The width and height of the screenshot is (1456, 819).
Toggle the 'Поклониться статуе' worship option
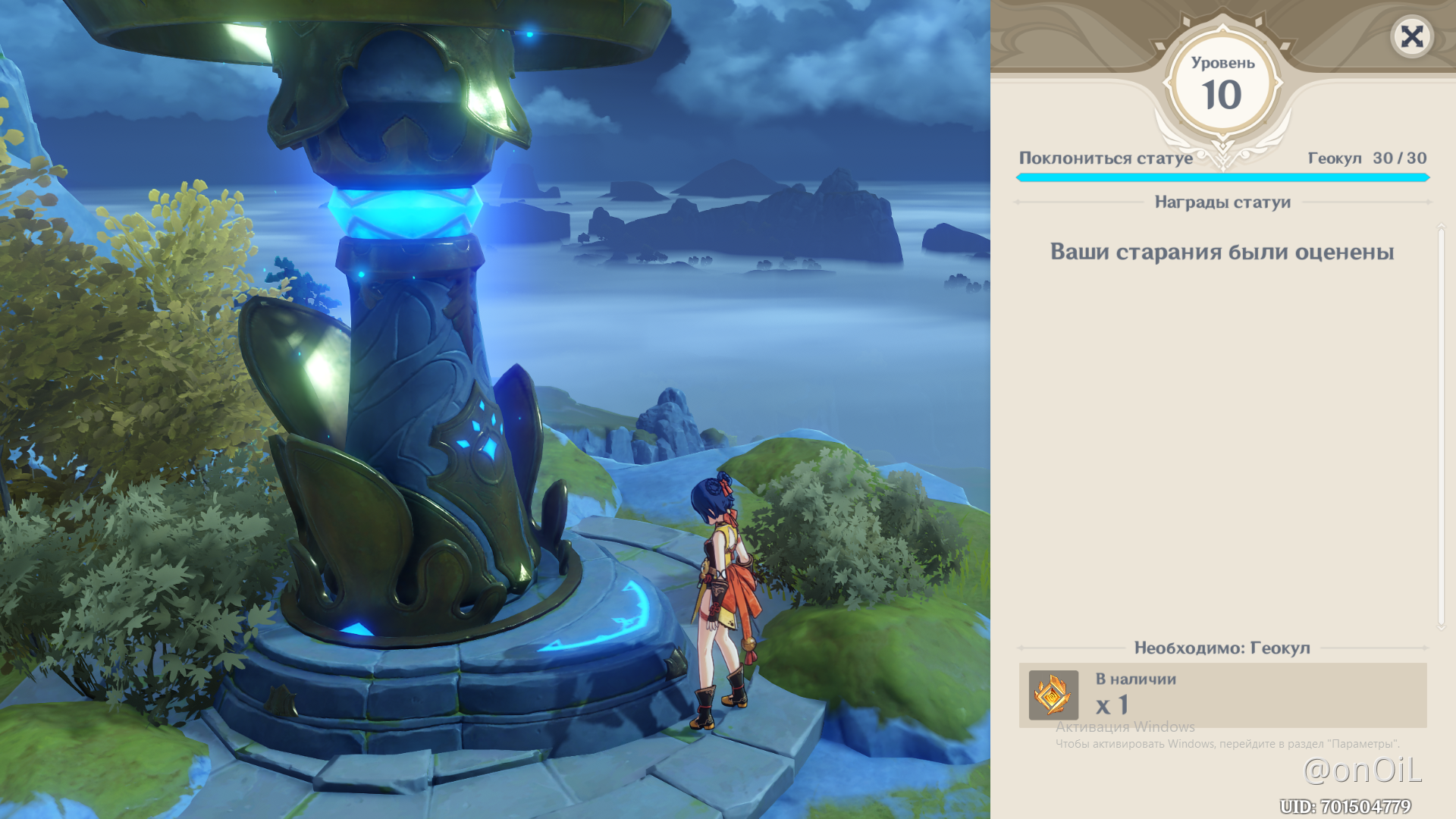pyautogui.click(x=1106, y=158)
